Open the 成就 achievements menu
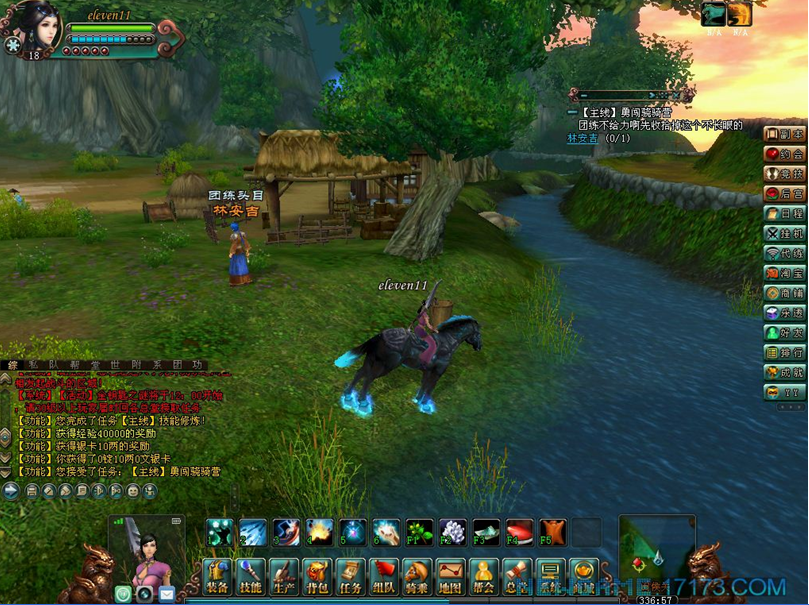The width and height of the screenshot is (809, 605). click(785, 372)
